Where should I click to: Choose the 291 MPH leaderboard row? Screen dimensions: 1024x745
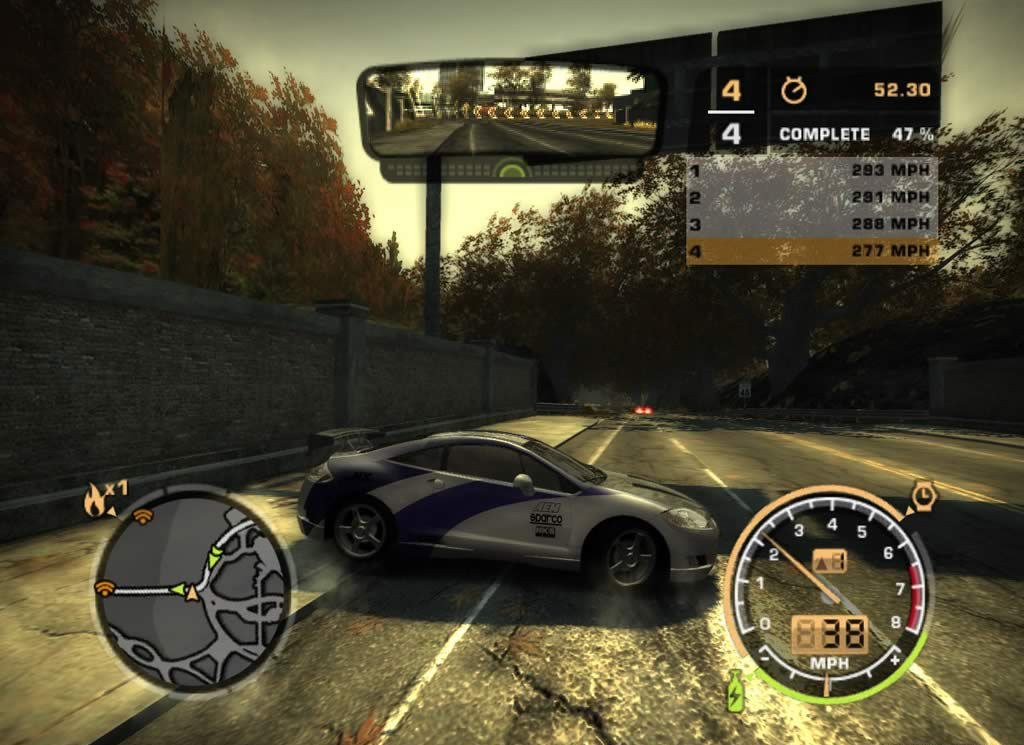pos(812,197)
